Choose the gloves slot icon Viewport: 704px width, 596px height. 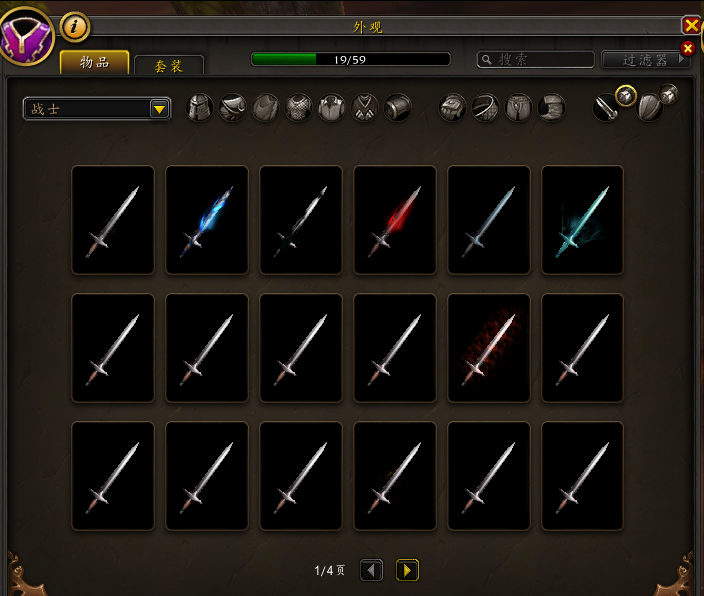click(452, 108)
